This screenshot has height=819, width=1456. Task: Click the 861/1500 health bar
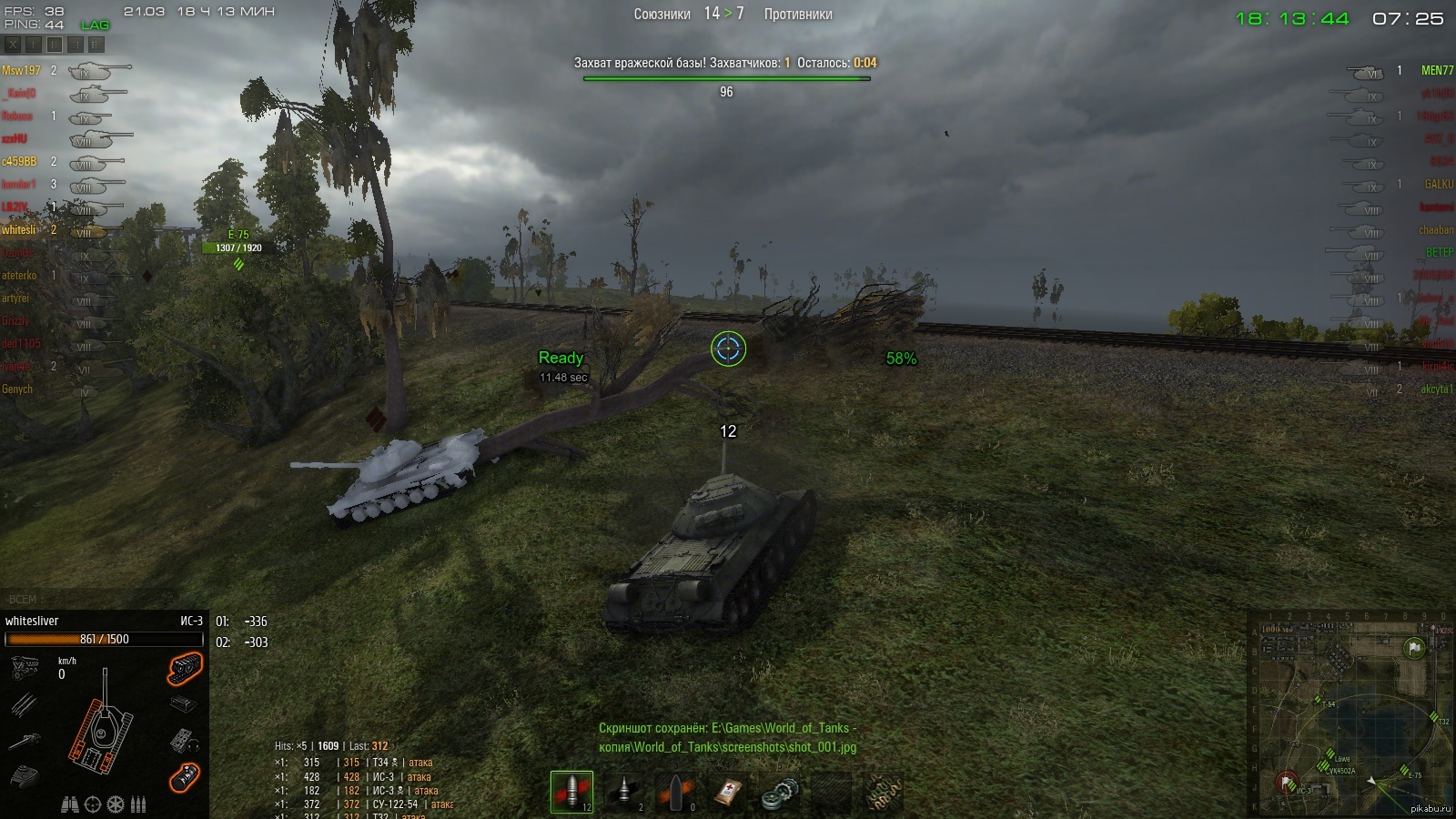coord(105,640)
